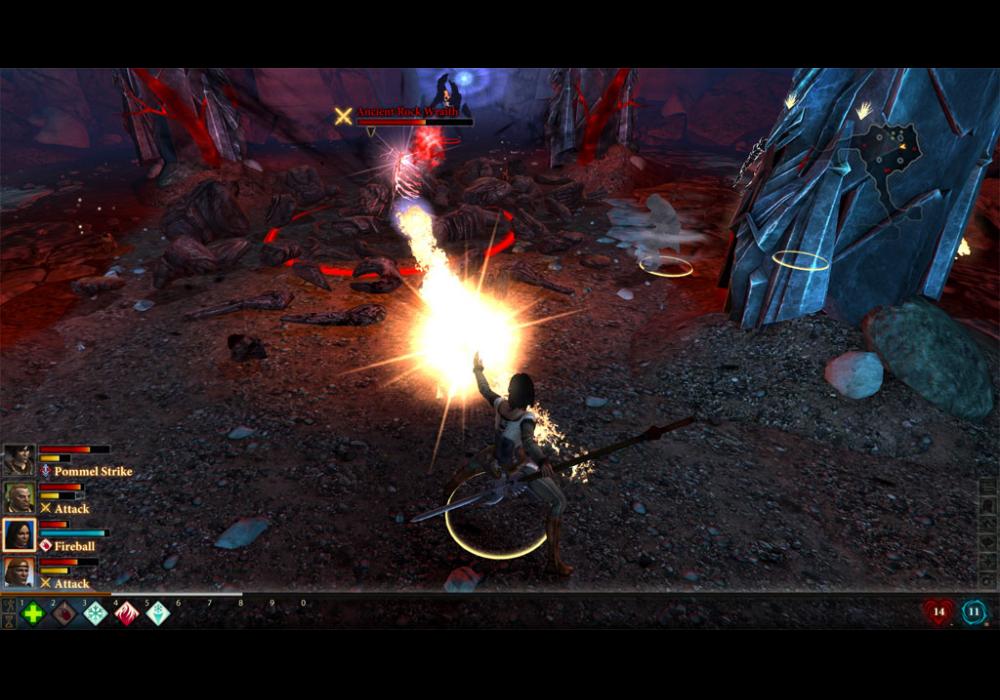1000x700 pixels.
Task: Activate the dark red ability in slot 2
Action: pos(64,613)
